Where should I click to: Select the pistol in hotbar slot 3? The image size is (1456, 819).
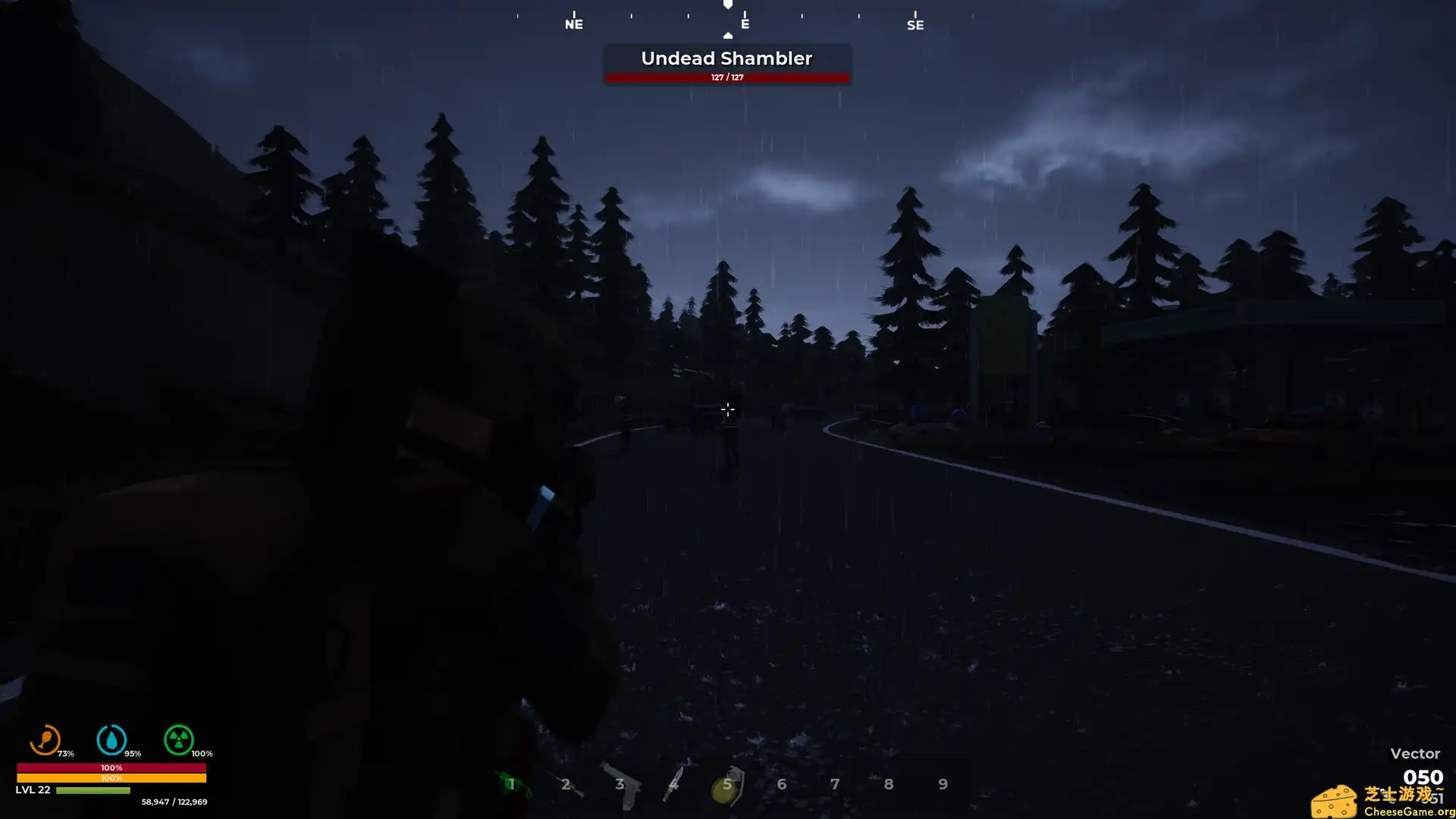click(620, 783)
